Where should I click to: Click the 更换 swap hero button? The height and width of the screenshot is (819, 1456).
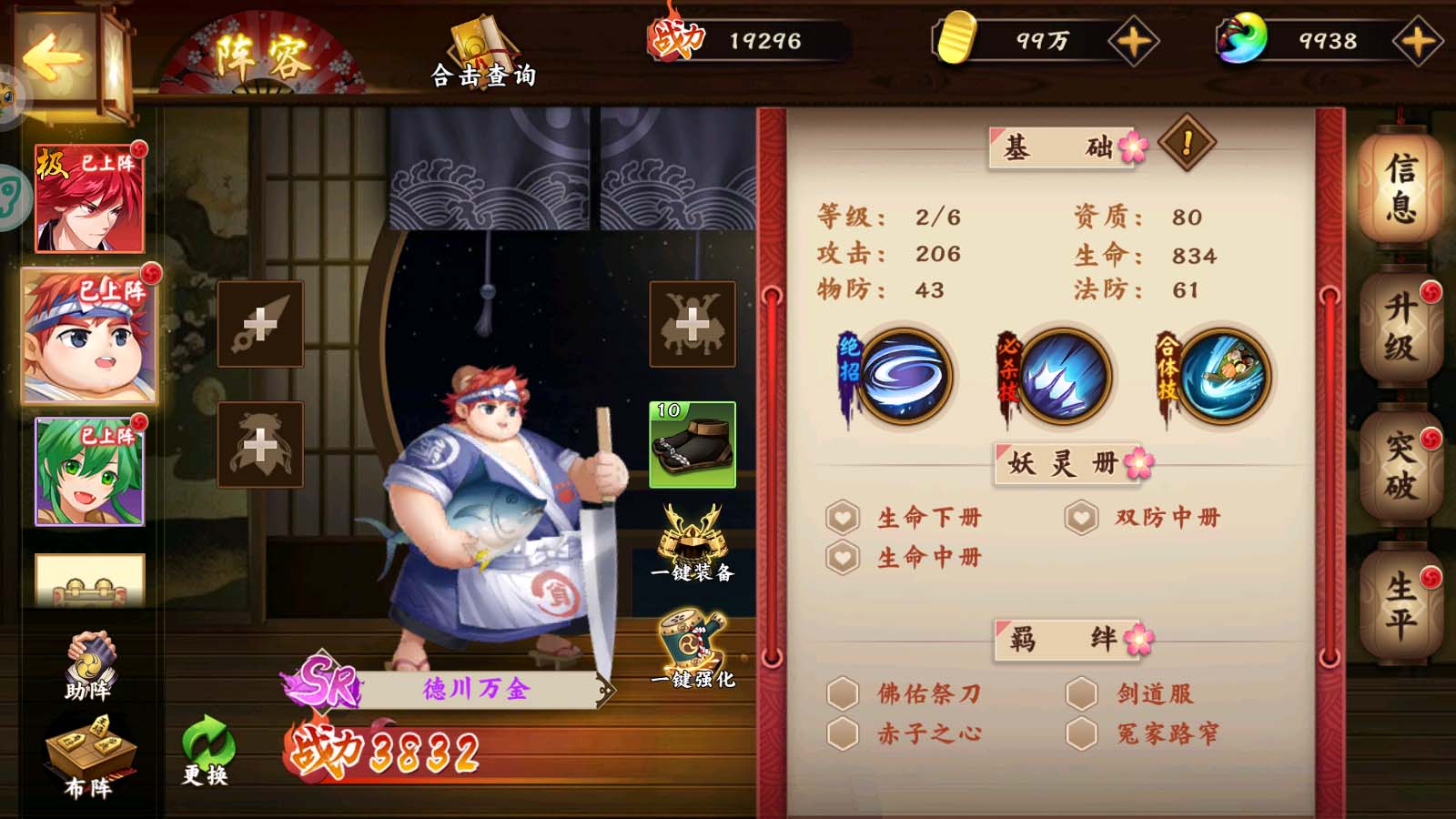207,751
